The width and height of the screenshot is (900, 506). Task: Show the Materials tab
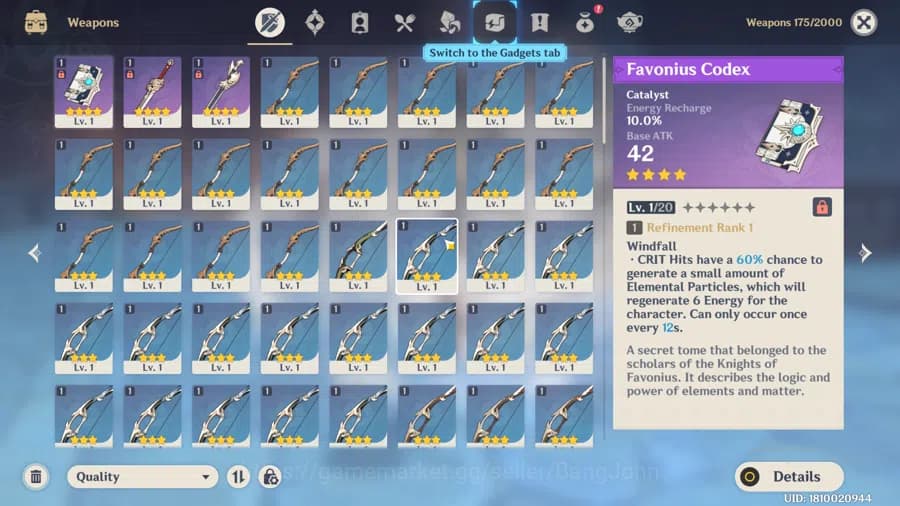(450, 23)
